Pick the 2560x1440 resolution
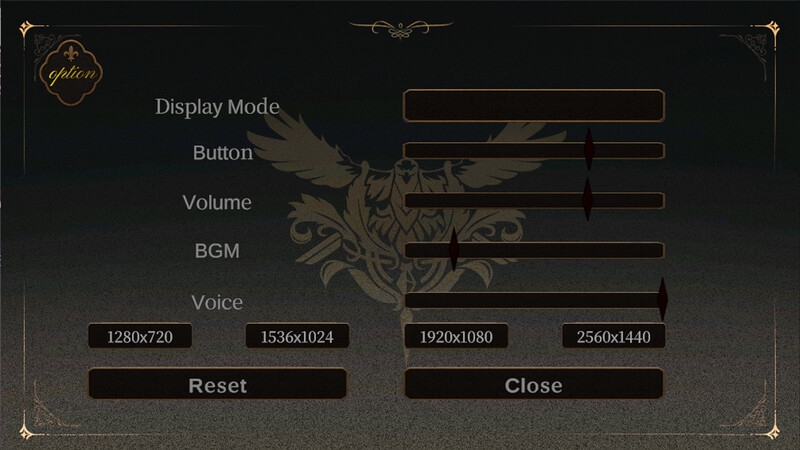 point(613,337)
